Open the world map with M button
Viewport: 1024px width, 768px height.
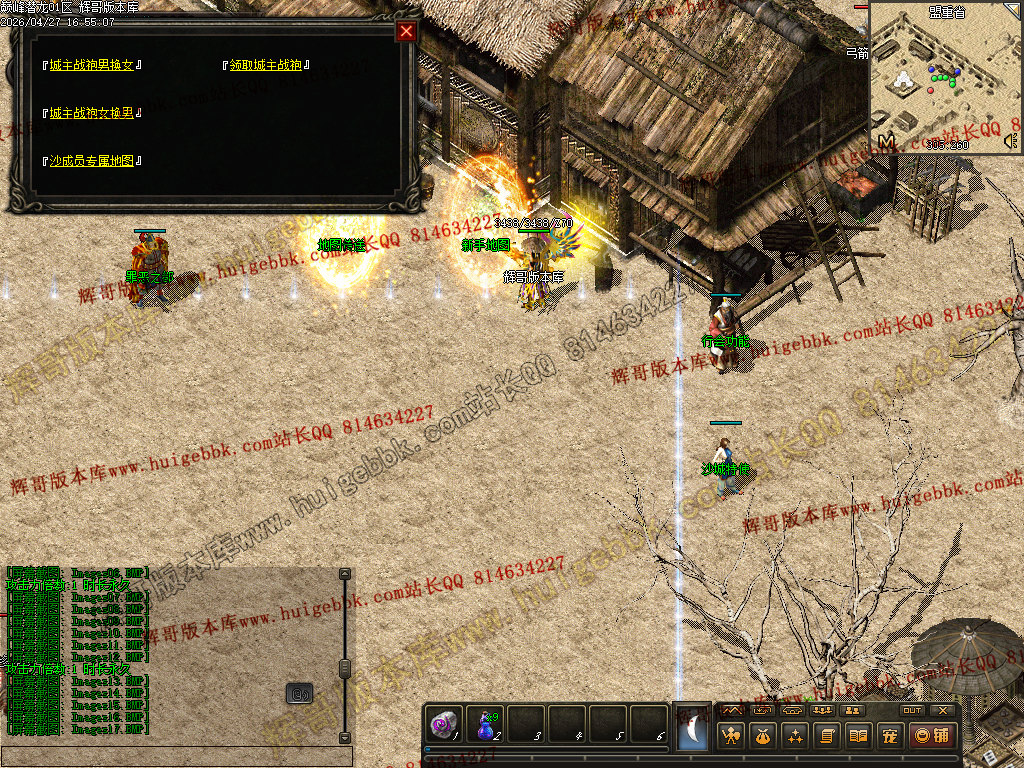887,142
